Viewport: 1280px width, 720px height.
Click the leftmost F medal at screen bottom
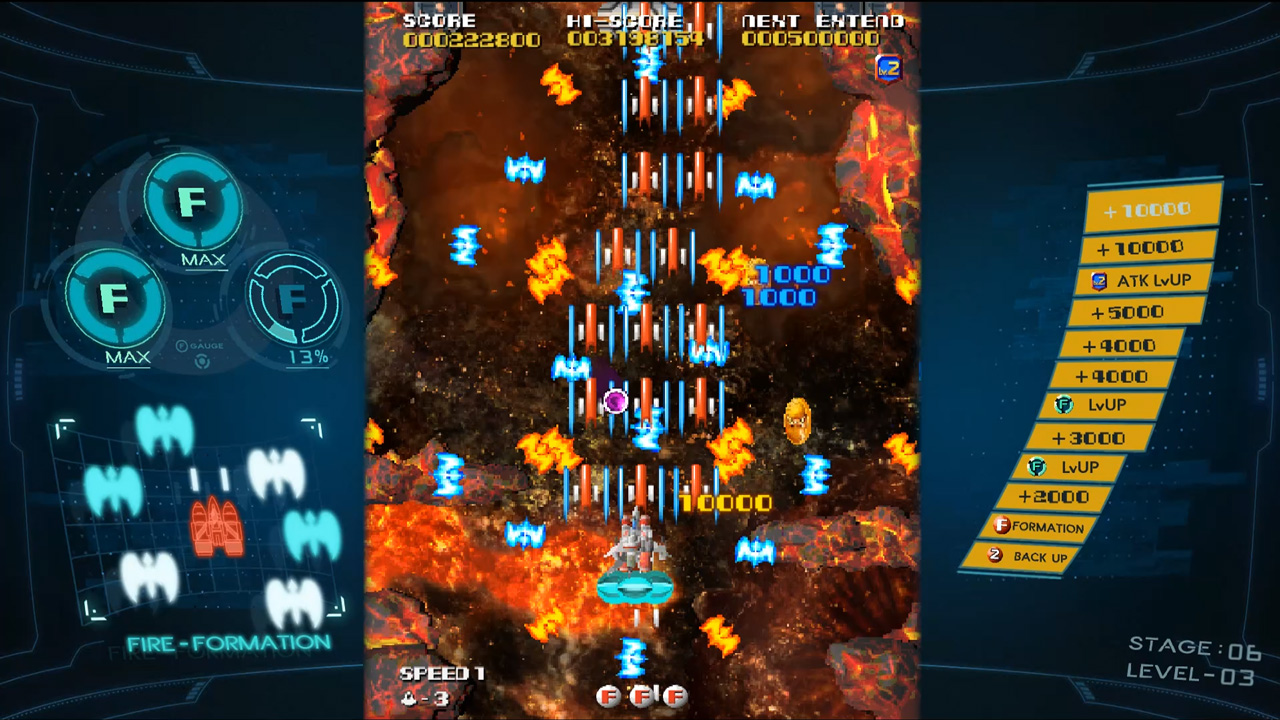608,695
